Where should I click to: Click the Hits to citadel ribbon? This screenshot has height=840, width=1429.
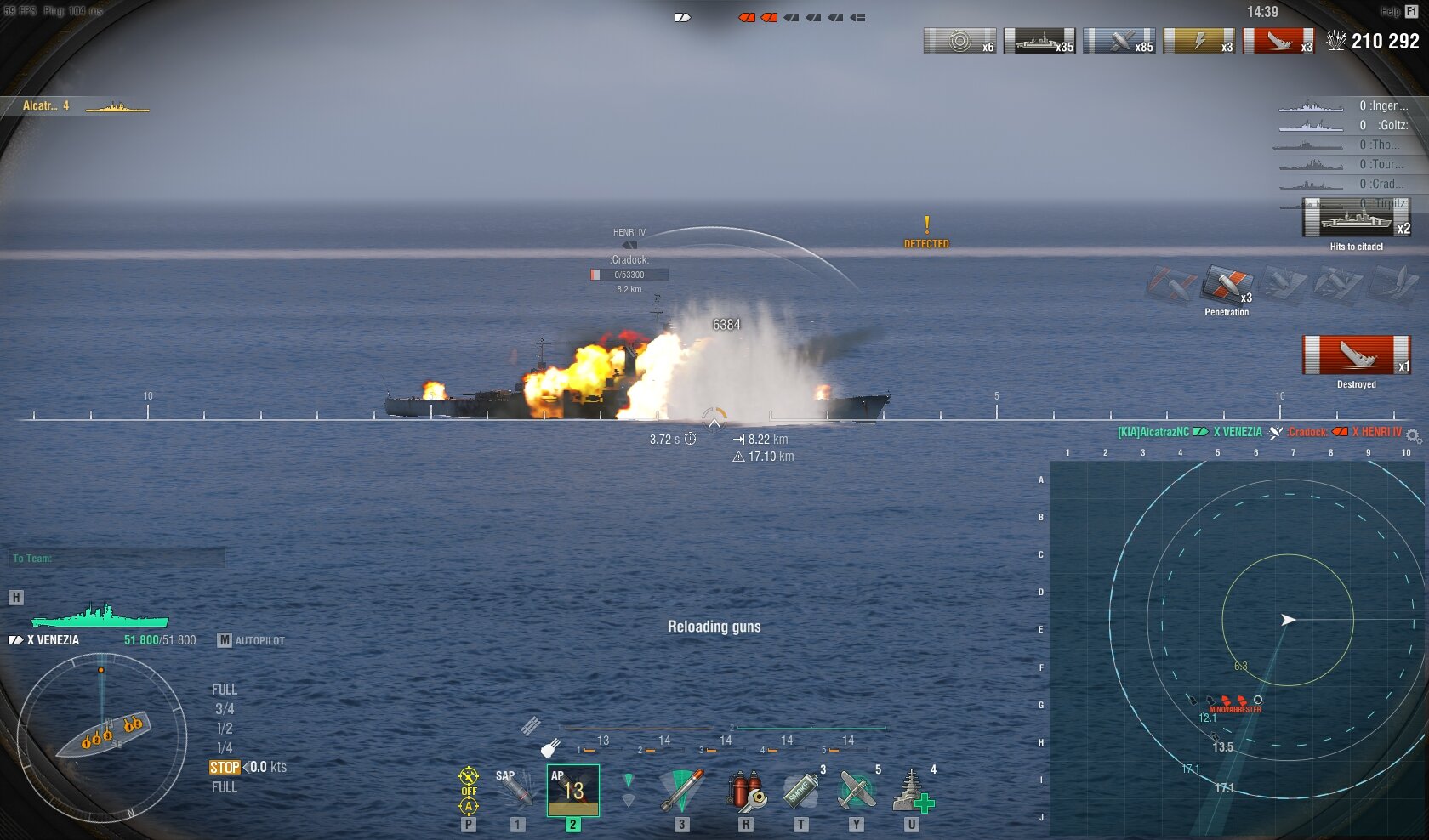coord(1356,219)
